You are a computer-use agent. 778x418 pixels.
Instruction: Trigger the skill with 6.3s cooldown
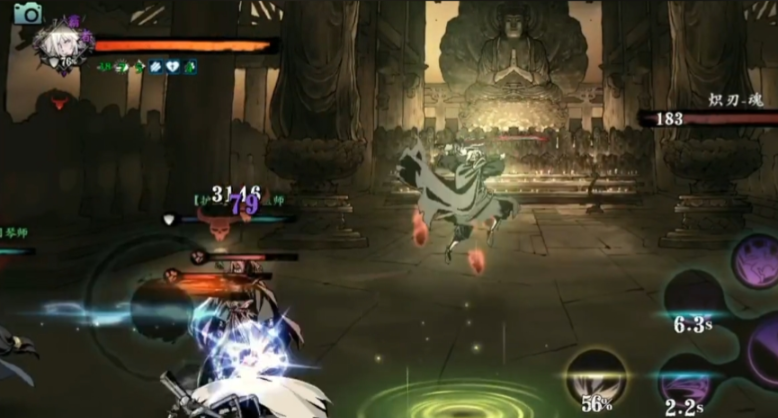[693, 296]
